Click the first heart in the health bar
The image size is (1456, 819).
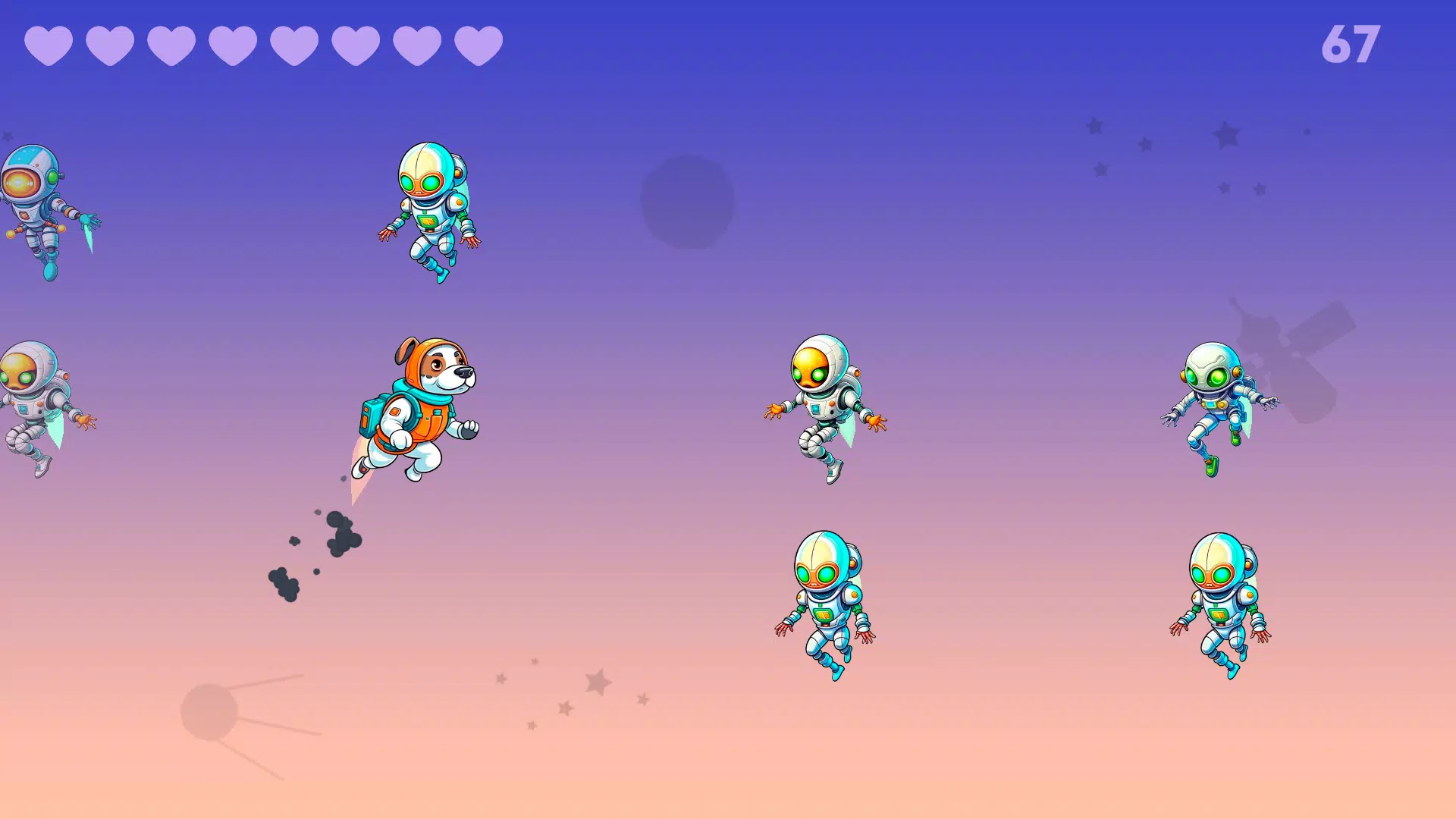(x=47, y=45)
